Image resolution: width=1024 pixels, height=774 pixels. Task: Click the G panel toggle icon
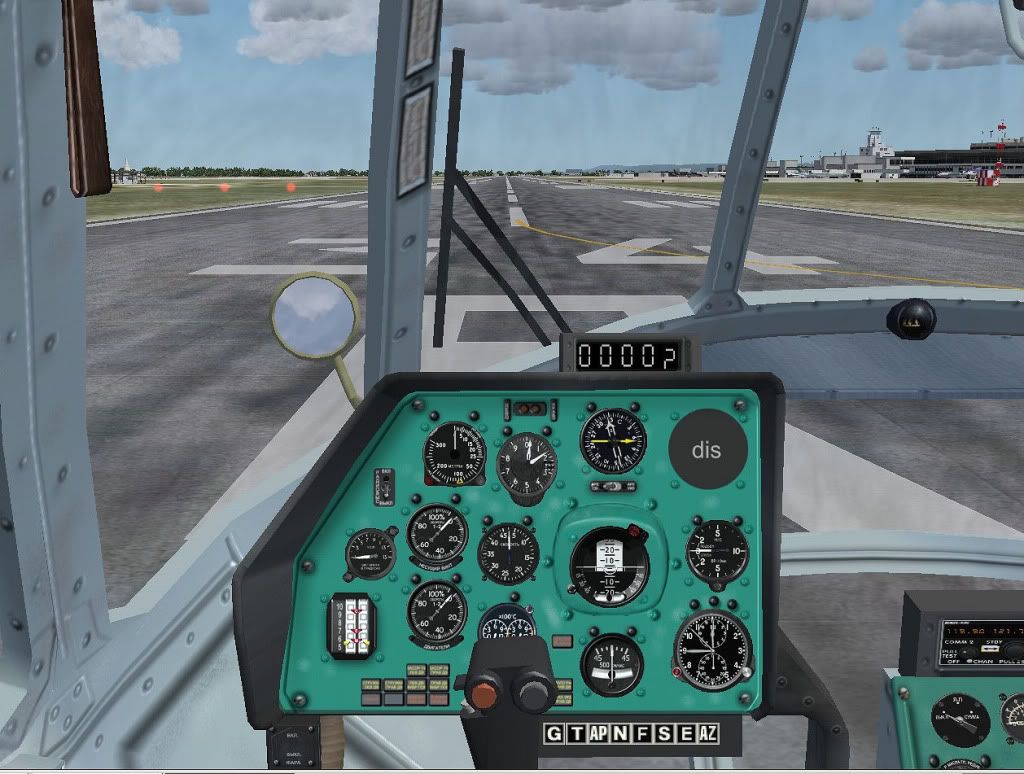point(554,734)
